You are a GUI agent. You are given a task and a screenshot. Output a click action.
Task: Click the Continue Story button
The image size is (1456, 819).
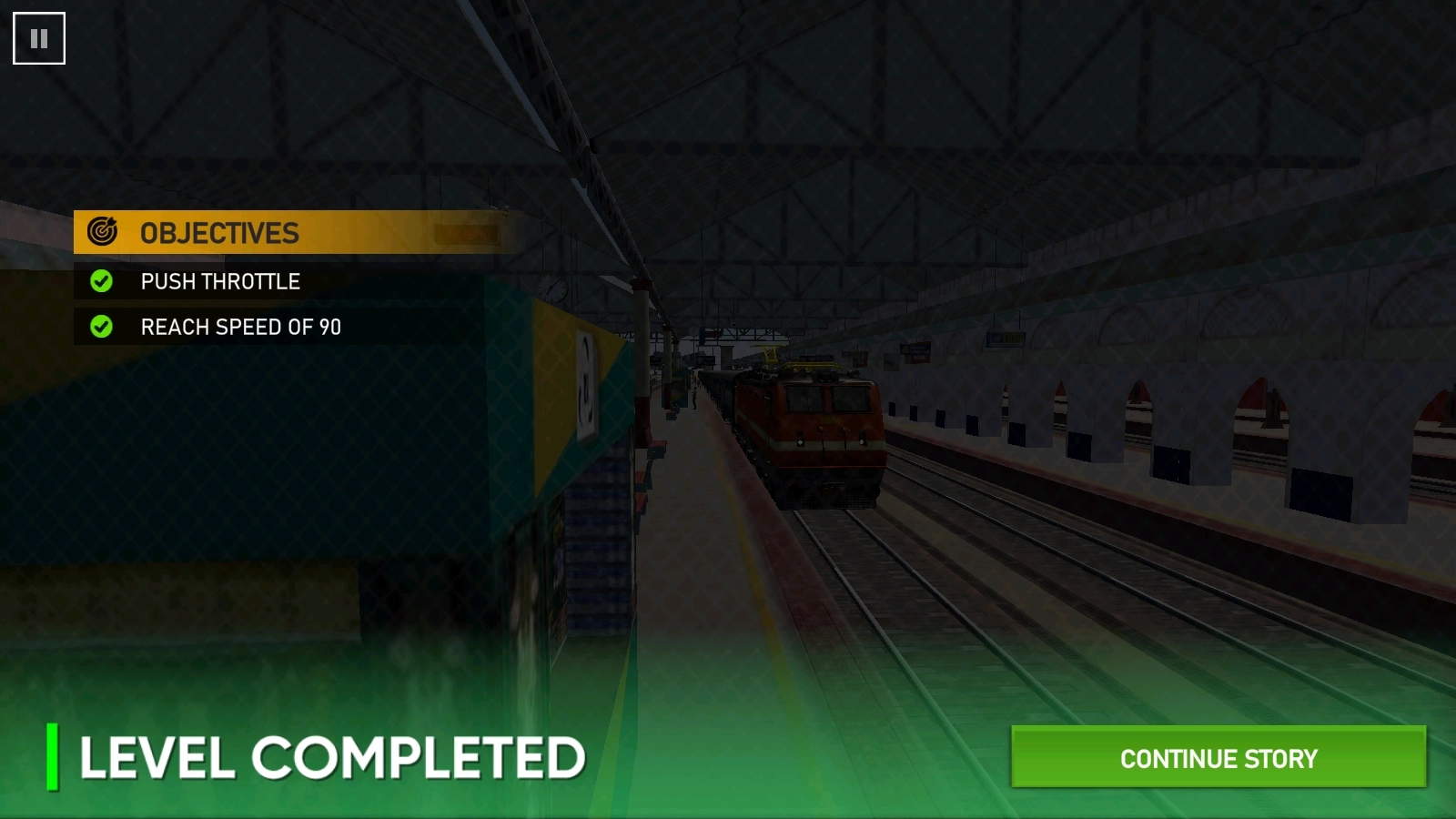1218,757
